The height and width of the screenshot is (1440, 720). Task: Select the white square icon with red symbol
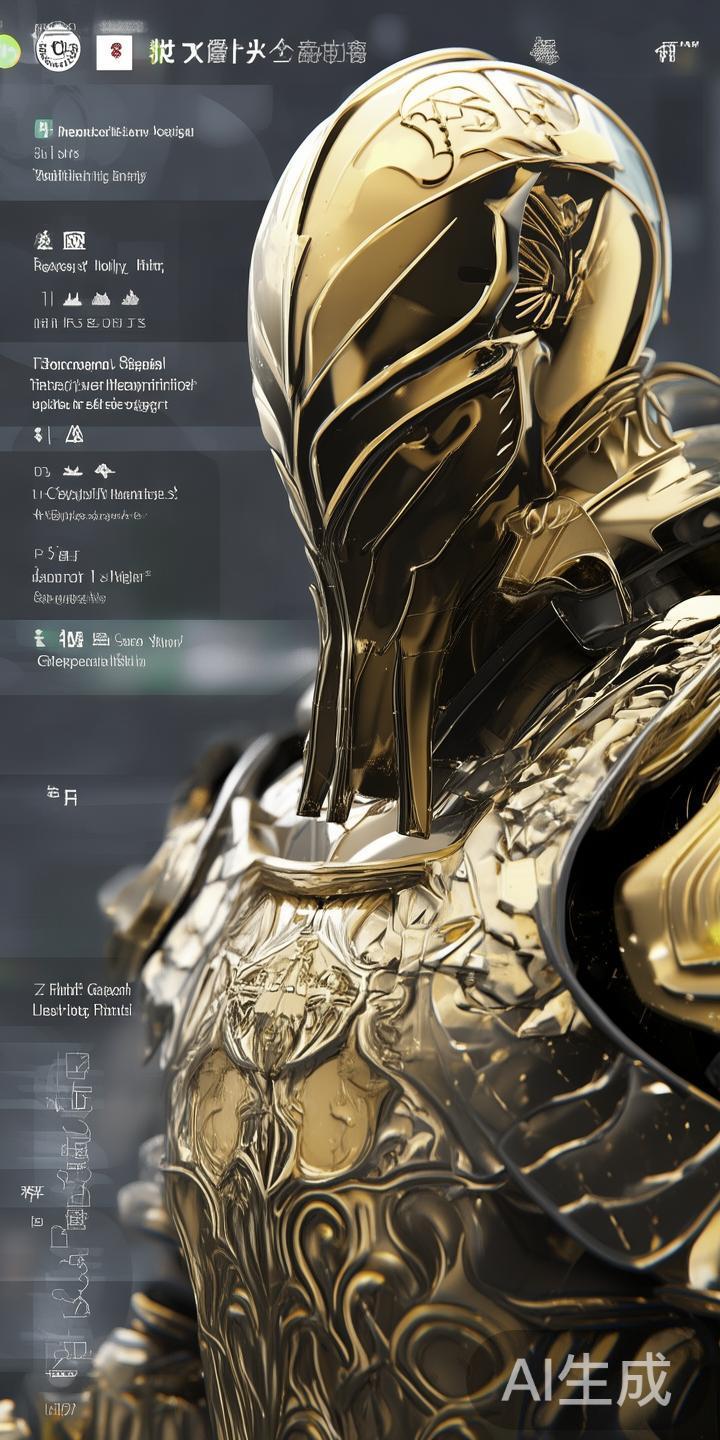pyautogui.click(x=114, y=51)
